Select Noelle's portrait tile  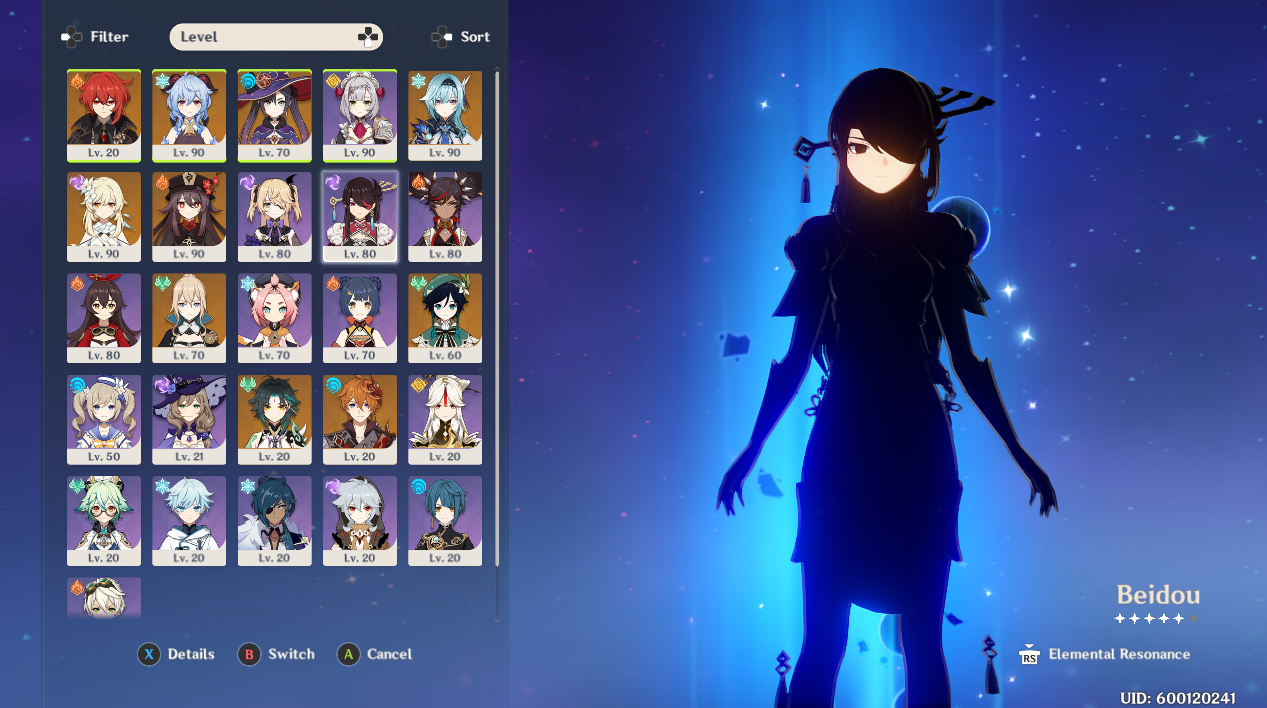(x=360, y=115)
